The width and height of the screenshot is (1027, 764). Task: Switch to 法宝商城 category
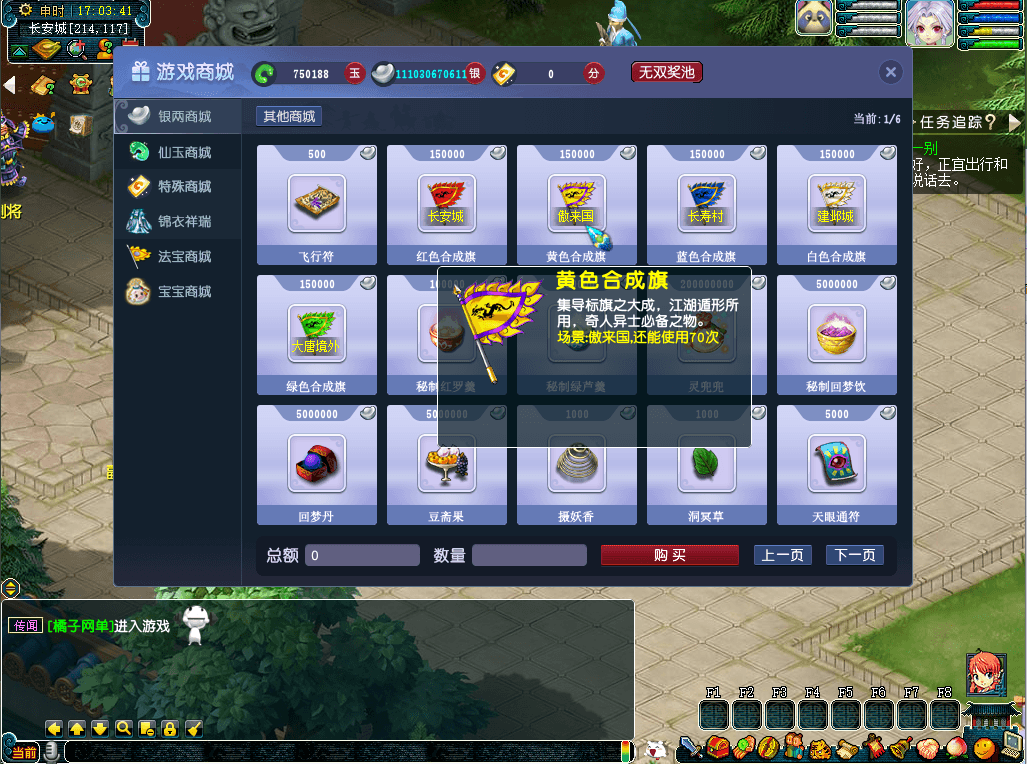tap(184, 256)
